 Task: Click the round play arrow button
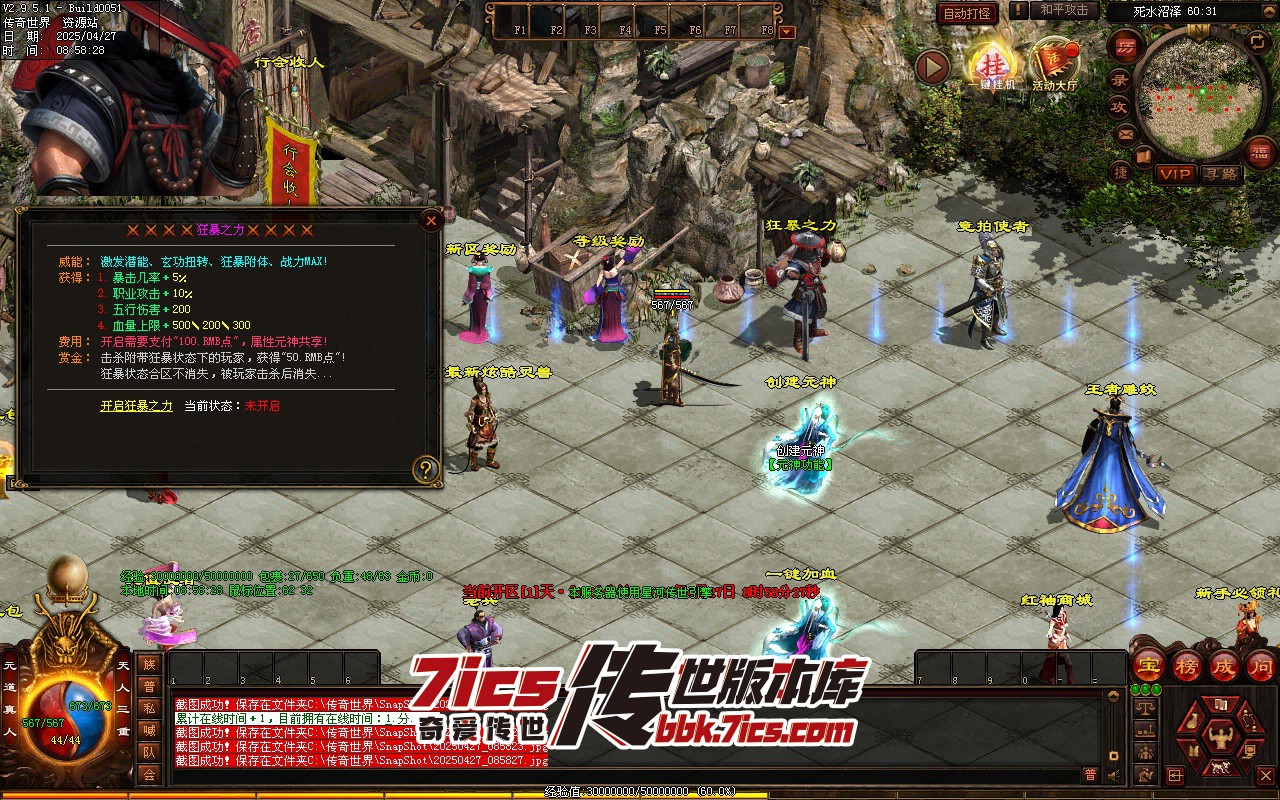click(932, 68)
